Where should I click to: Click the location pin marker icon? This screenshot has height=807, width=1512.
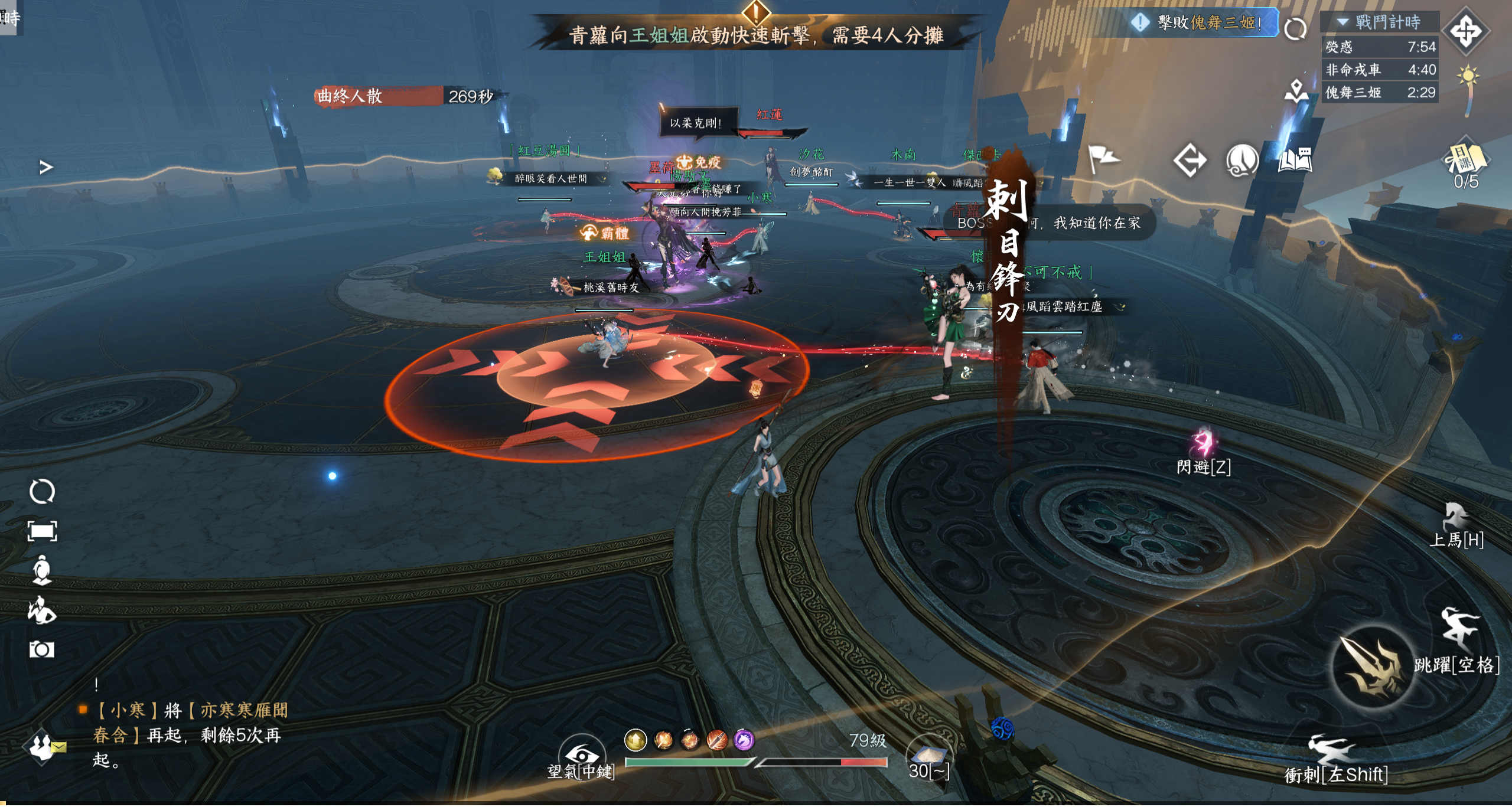(x=1296, y=90)
